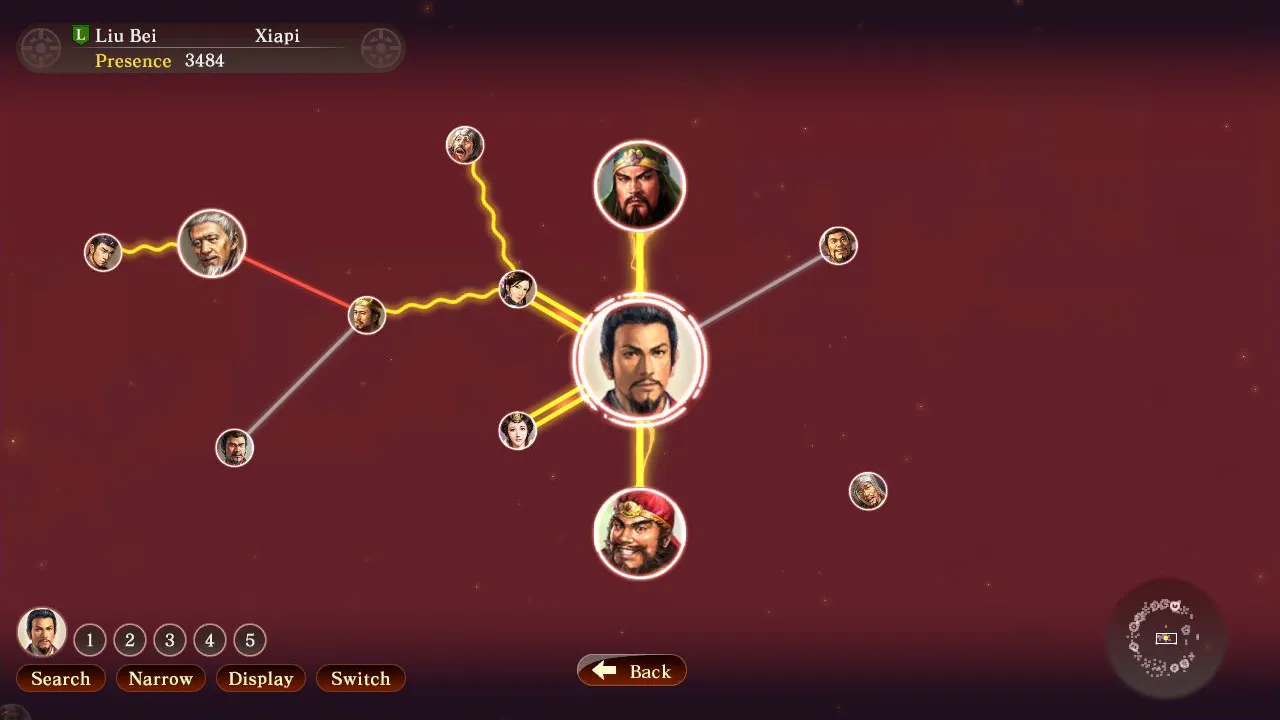Screen dimensions: 1280x720
Task: Select relationship depth 5
Action: click(x=249, y=640)
